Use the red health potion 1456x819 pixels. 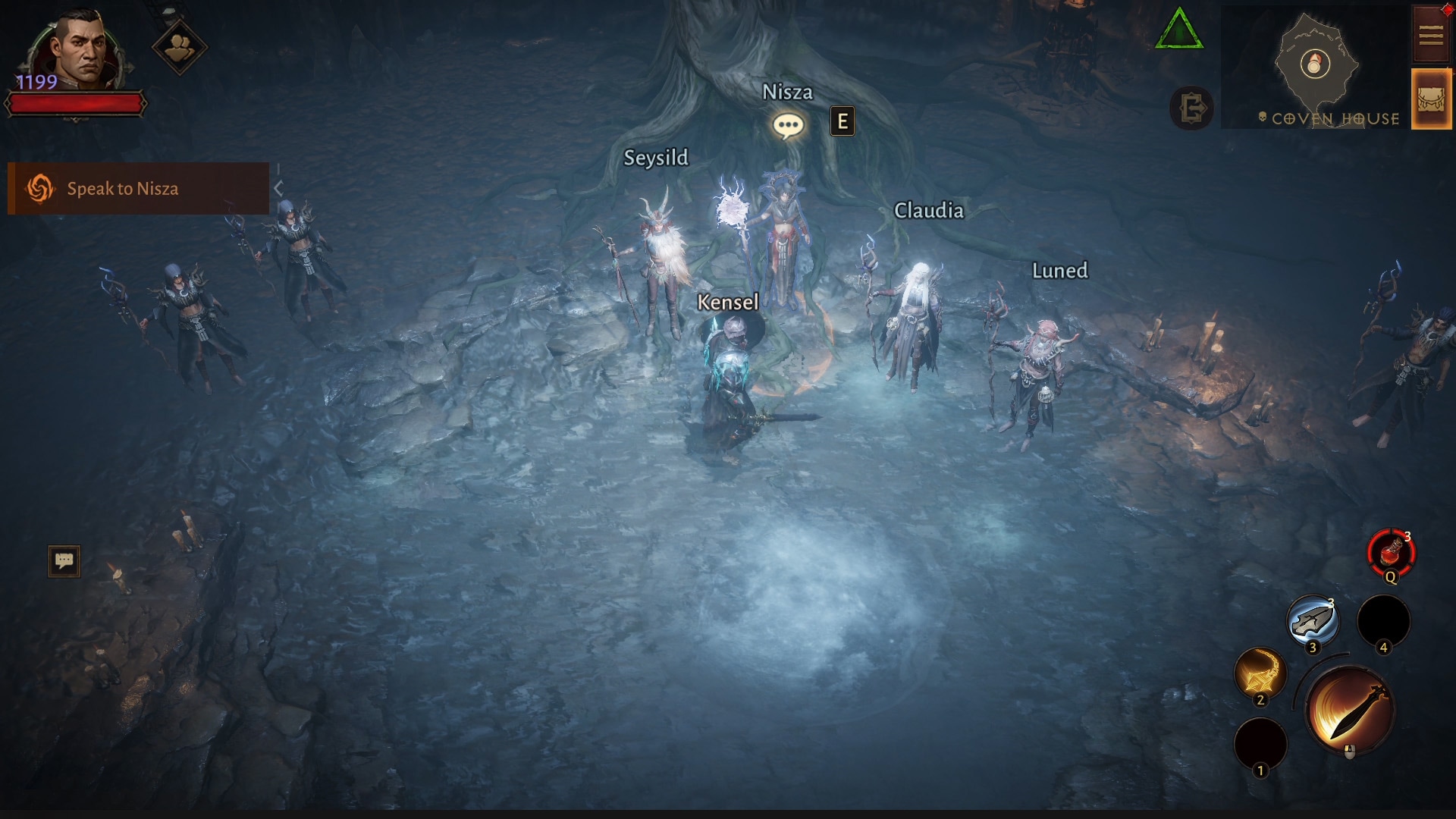tap(1391, 553)
